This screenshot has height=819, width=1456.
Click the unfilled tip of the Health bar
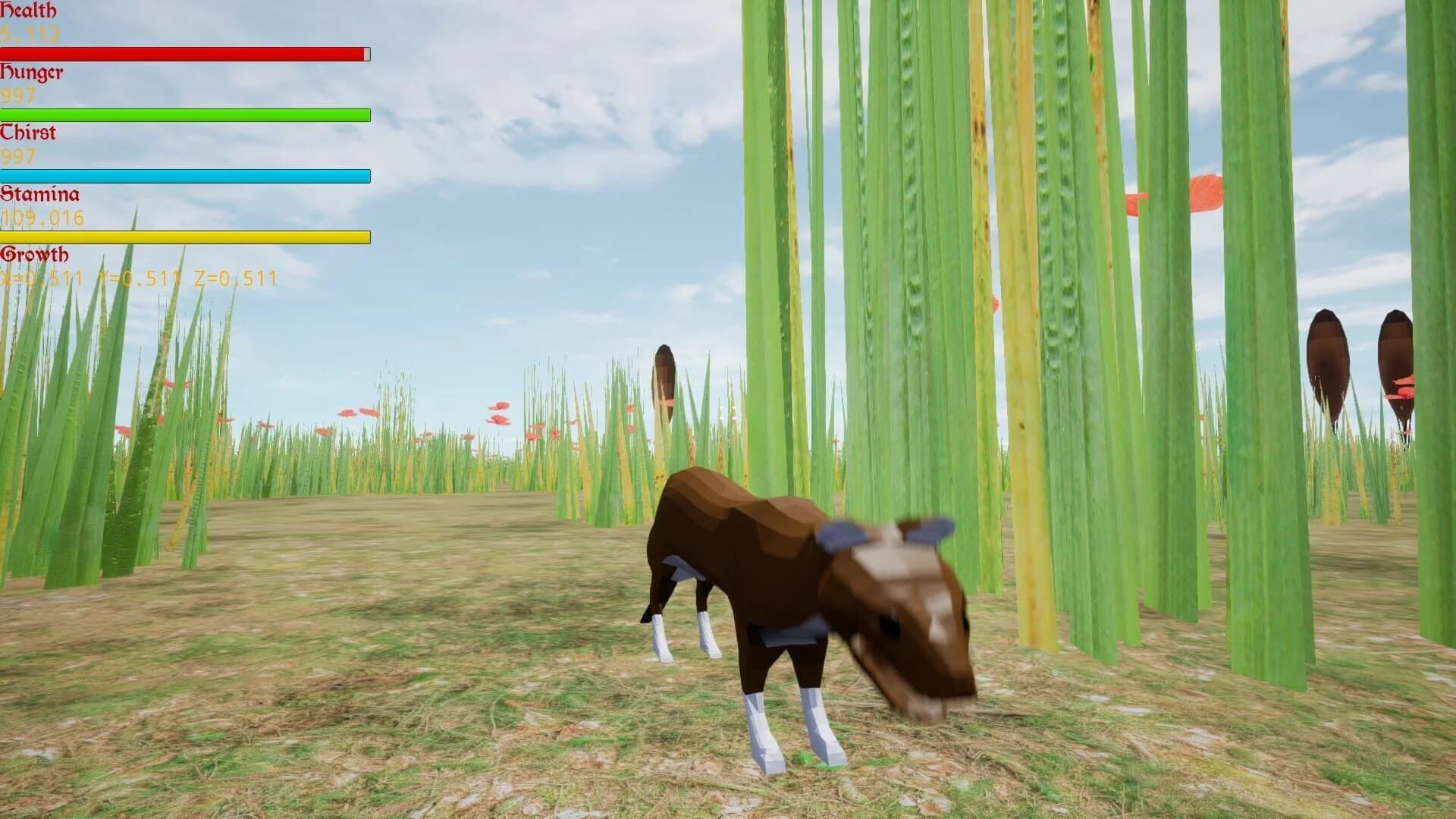366,53
